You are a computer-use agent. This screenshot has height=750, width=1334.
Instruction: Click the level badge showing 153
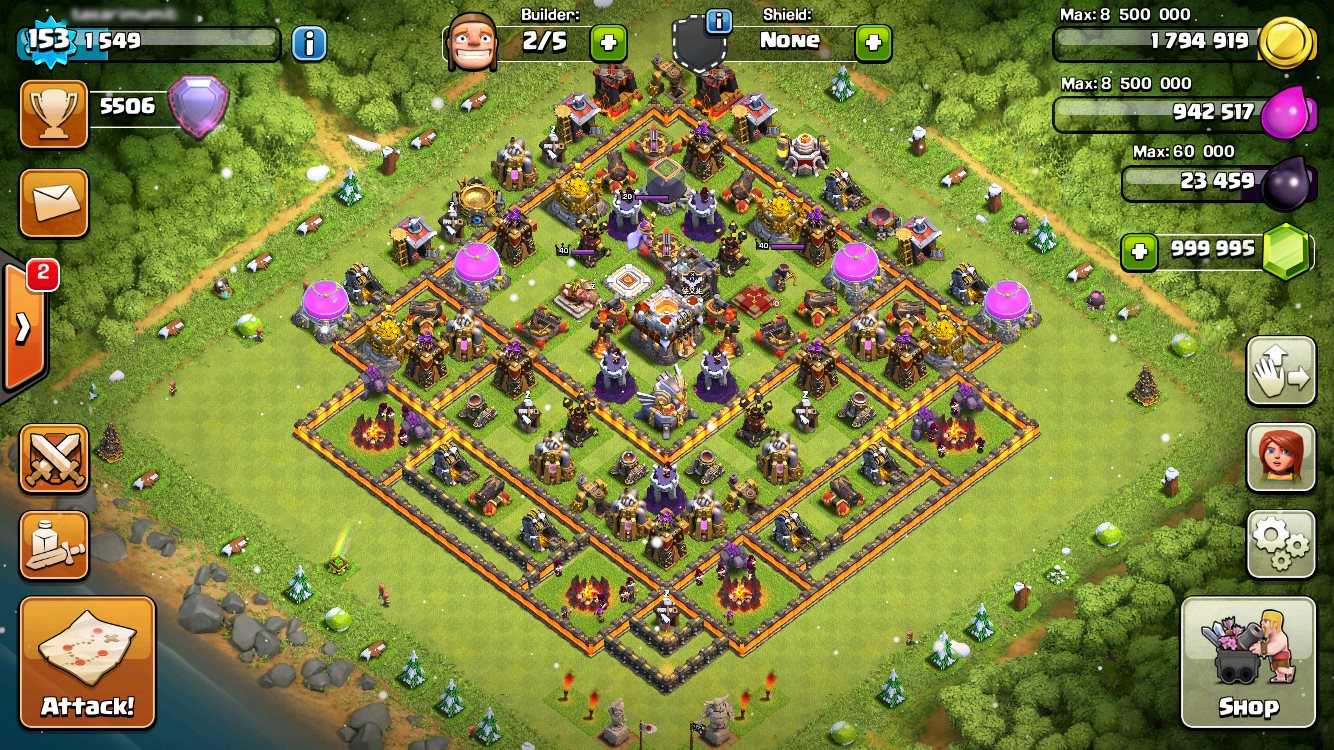(37, 40)
